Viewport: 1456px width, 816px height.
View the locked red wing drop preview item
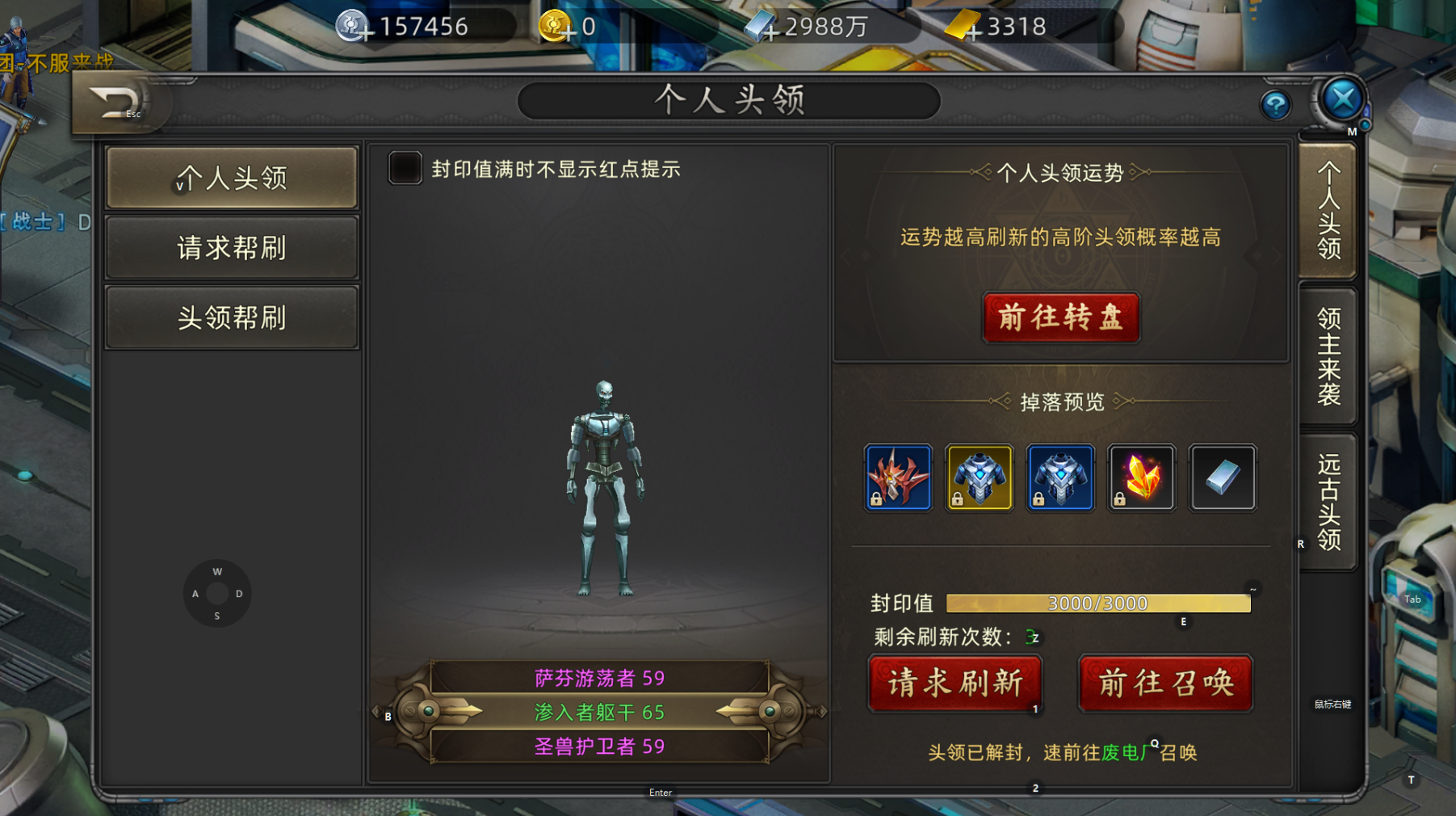(898, 477)
